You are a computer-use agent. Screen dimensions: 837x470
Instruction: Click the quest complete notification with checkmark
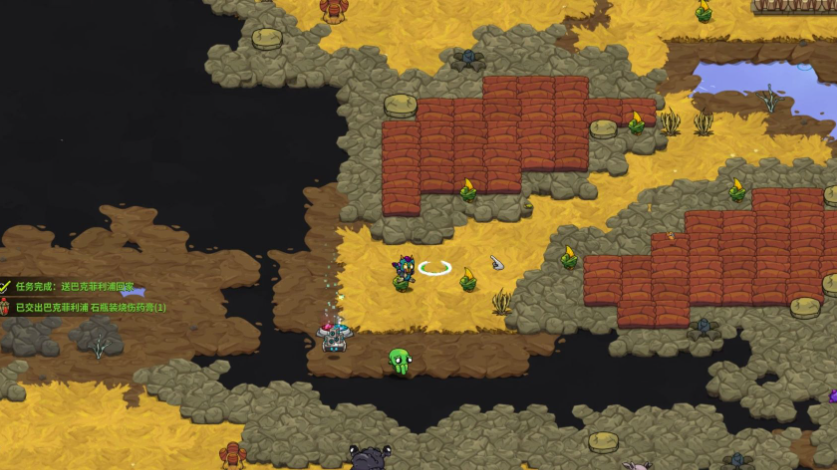point(70,287)
